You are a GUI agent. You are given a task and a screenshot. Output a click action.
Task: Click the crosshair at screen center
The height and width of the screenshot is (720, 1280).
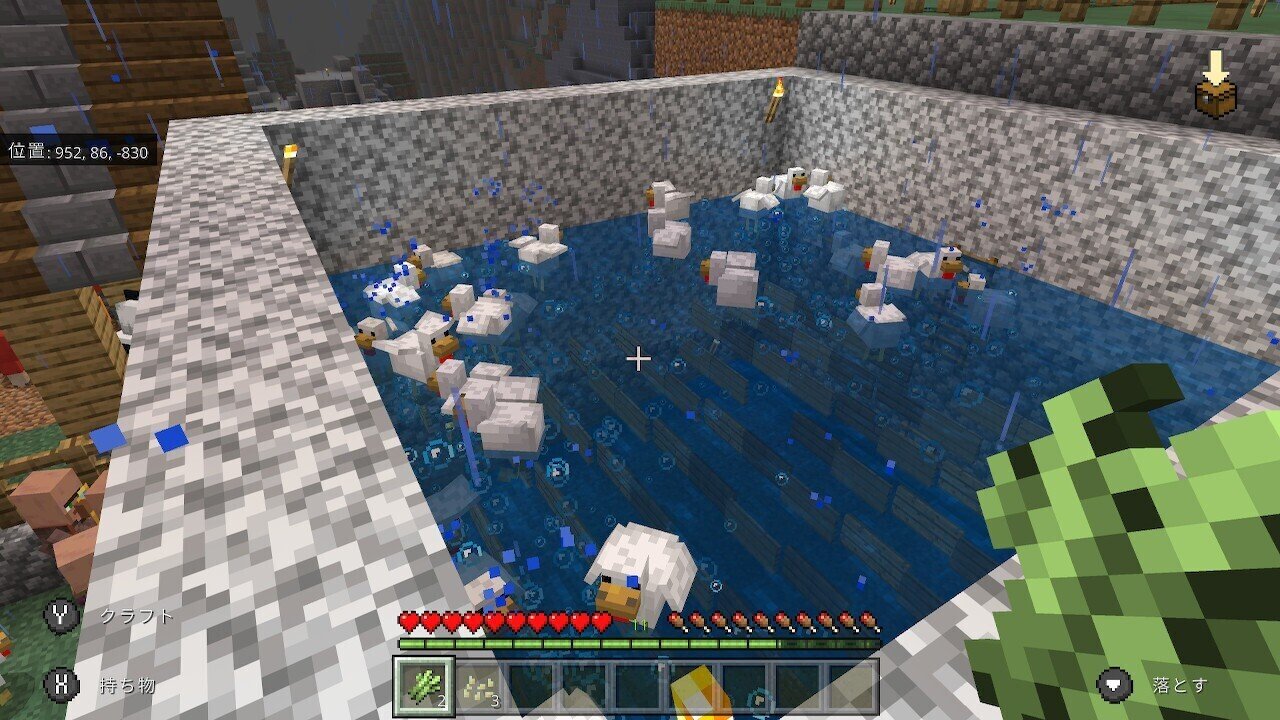pyautogui.click(x=639, y=358)
